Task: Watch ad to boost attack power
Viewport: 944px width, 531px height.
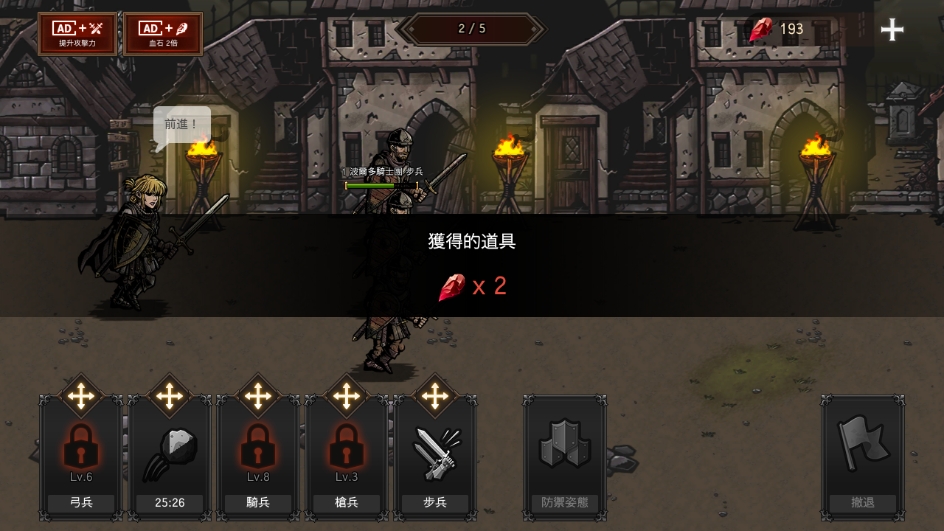Action: [x=77, y=33]
